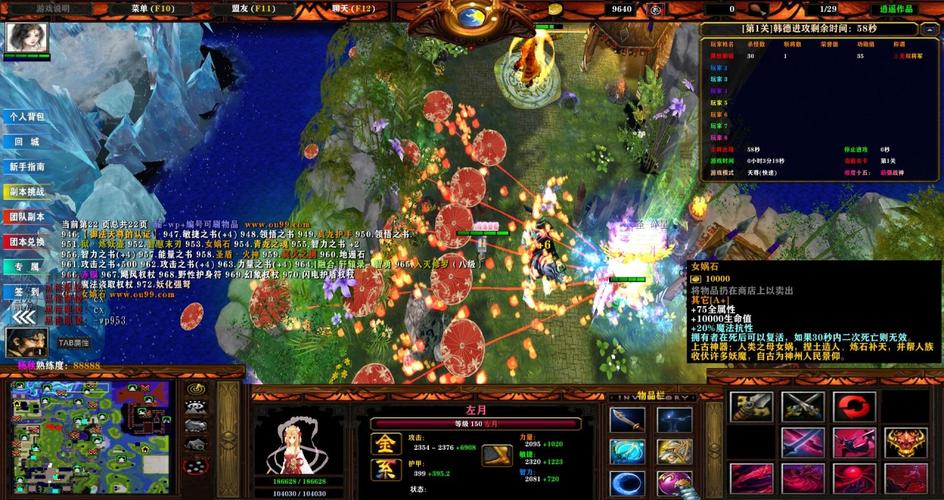Click the 回城 return to town button
Viewport: 944px width, 500px height.
click(x=28, y=142)
